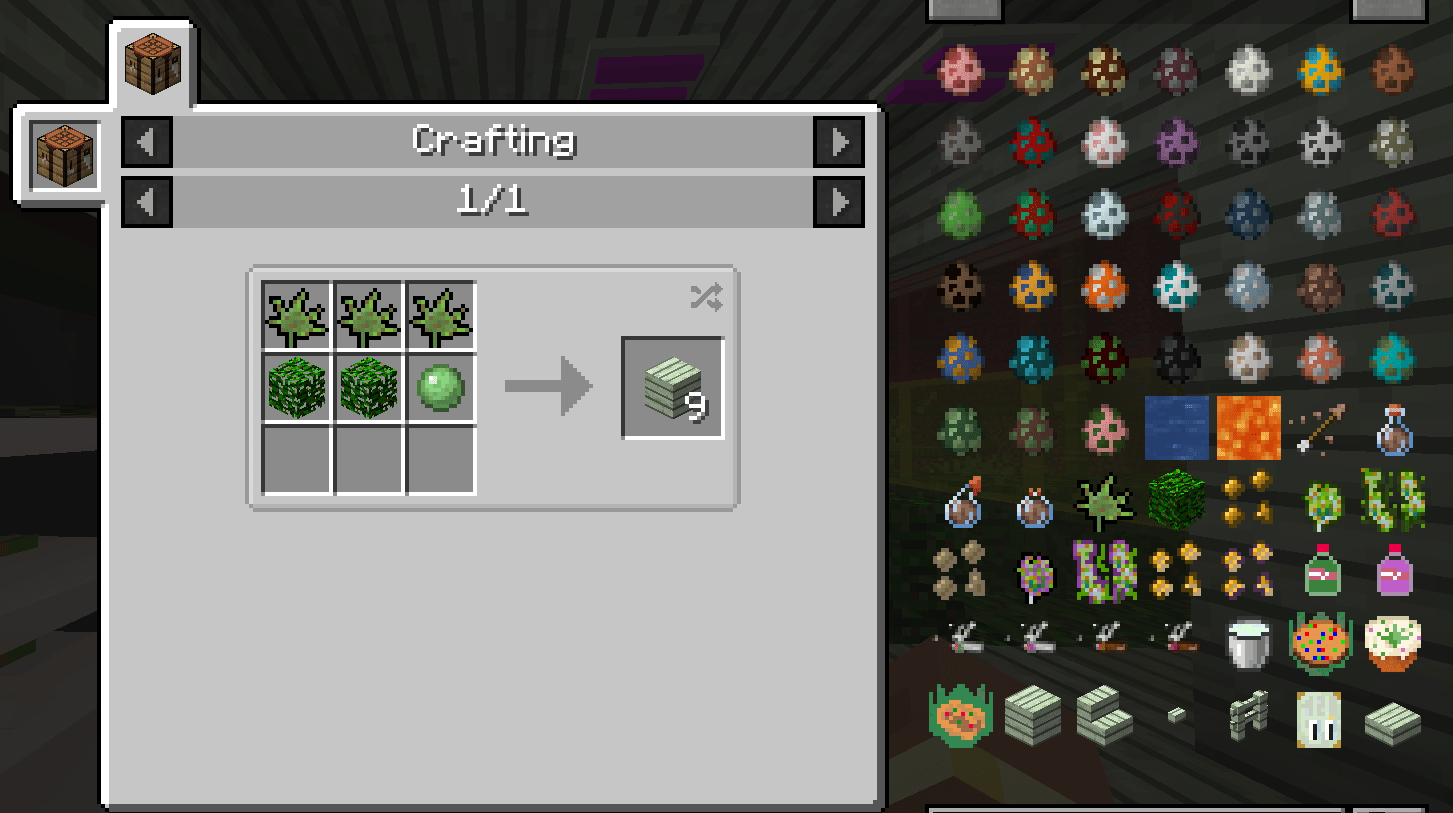Screen dimensions: 1453x813
Task: Click the output slot showing 9 slabs
Action: point(672,387)
